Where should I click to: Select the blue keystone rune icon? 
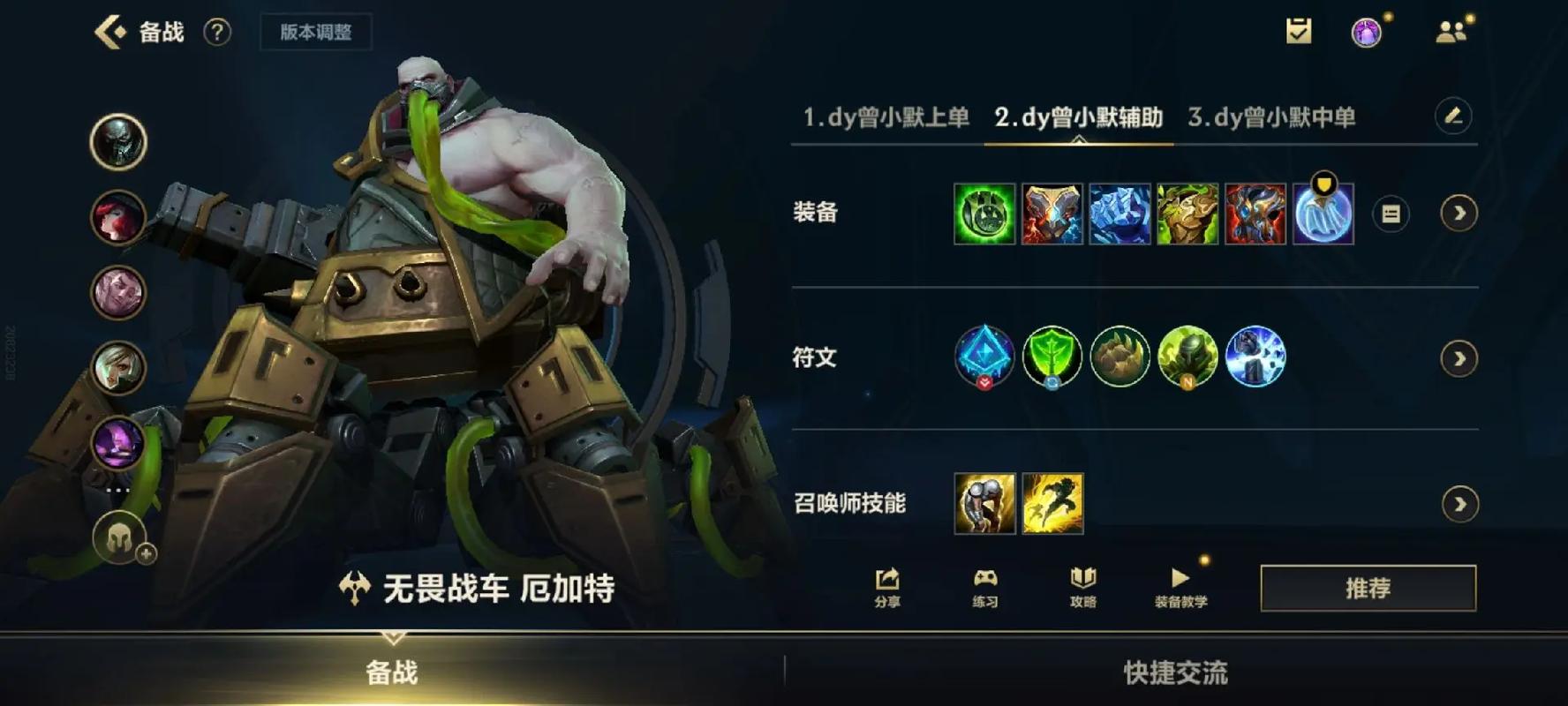point(984,357)
